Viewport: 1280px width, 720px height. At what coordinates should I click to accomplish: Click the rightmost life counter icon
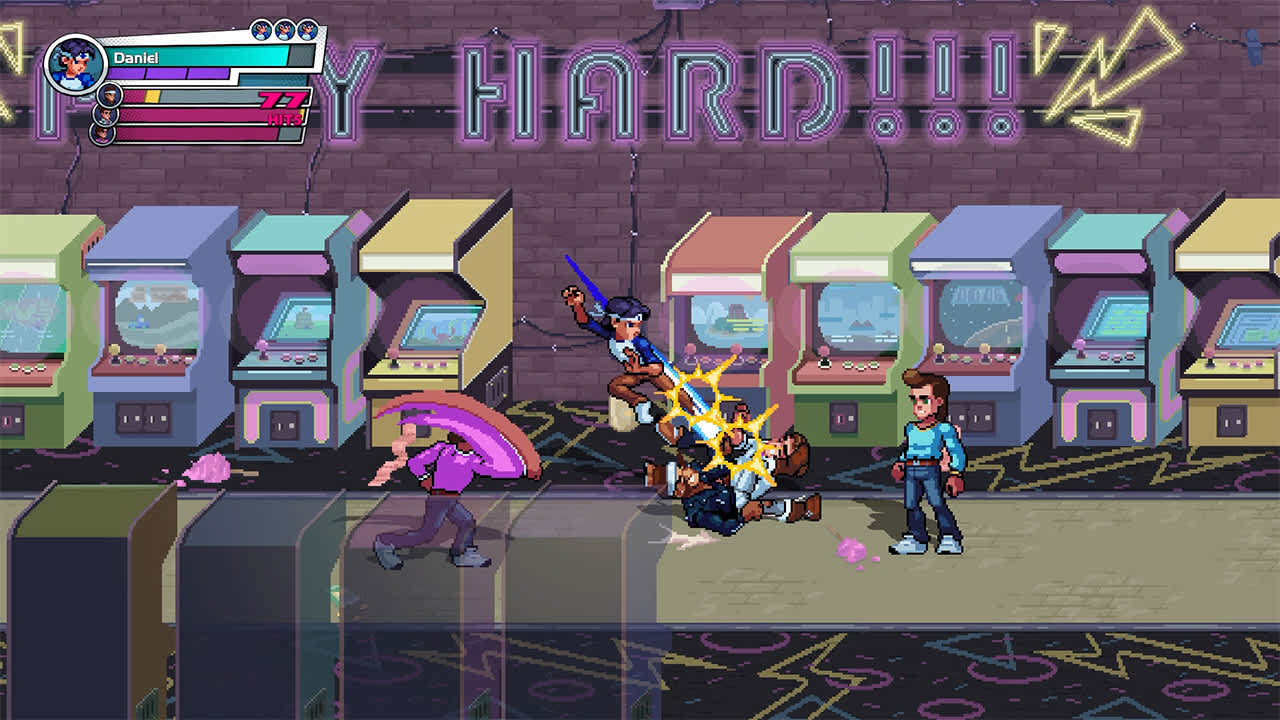[x=308, y=28]
